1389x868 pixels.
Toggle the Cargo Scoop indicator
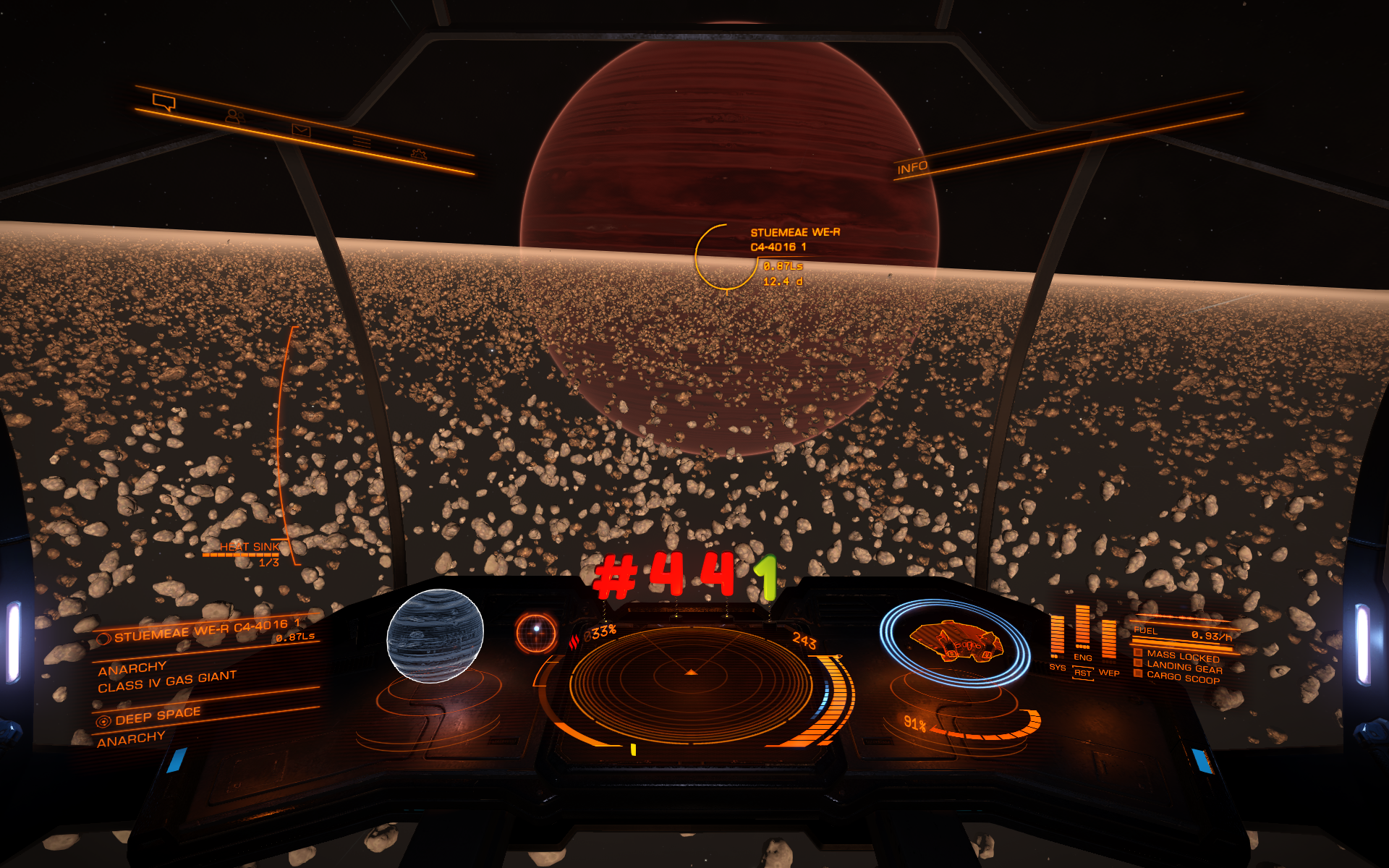coord(1183,678)
